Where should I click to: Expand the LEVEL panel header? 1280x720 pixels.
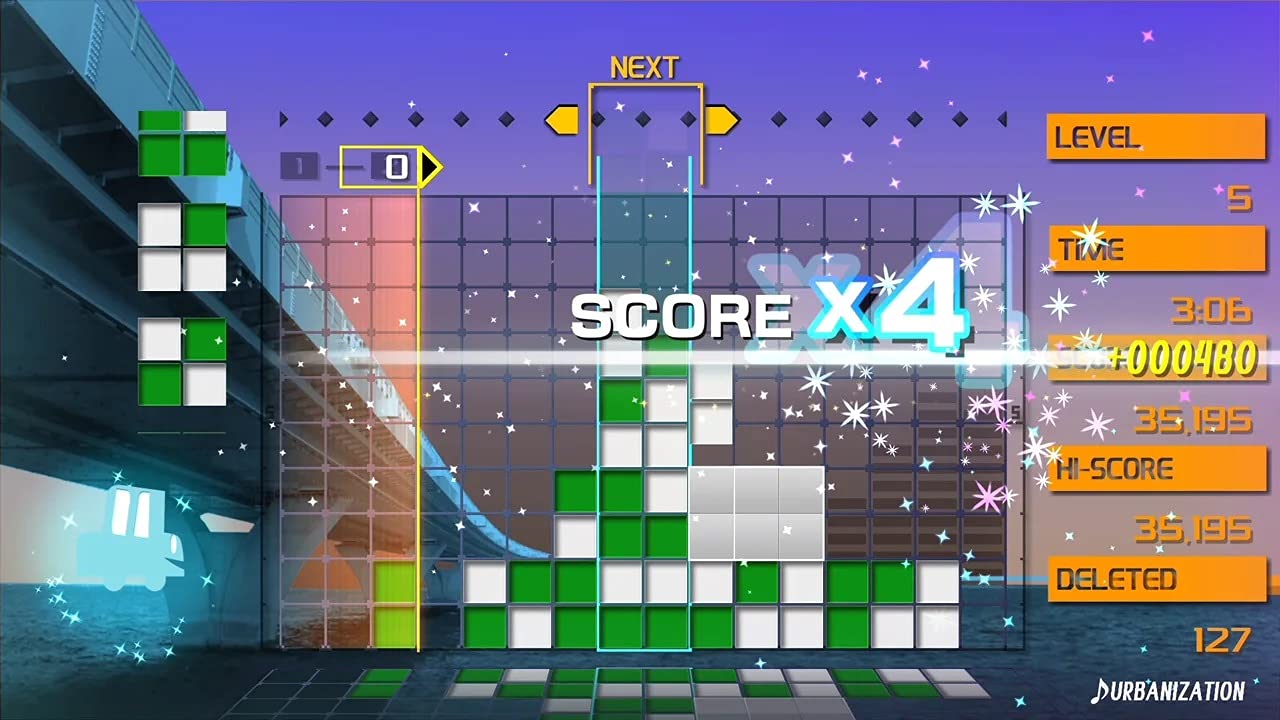click(1155, 137)
